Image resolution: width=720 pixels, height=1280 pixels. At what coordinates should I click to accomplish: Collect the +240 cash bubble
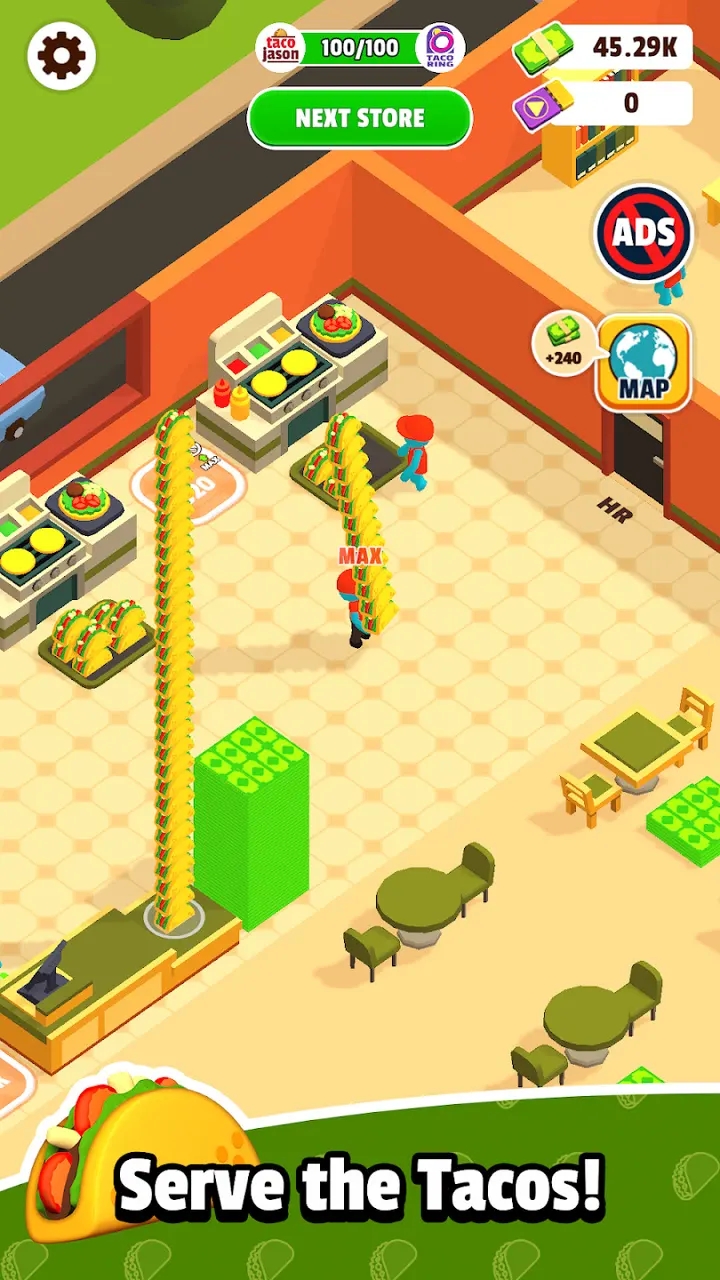[x=564, y=343]
